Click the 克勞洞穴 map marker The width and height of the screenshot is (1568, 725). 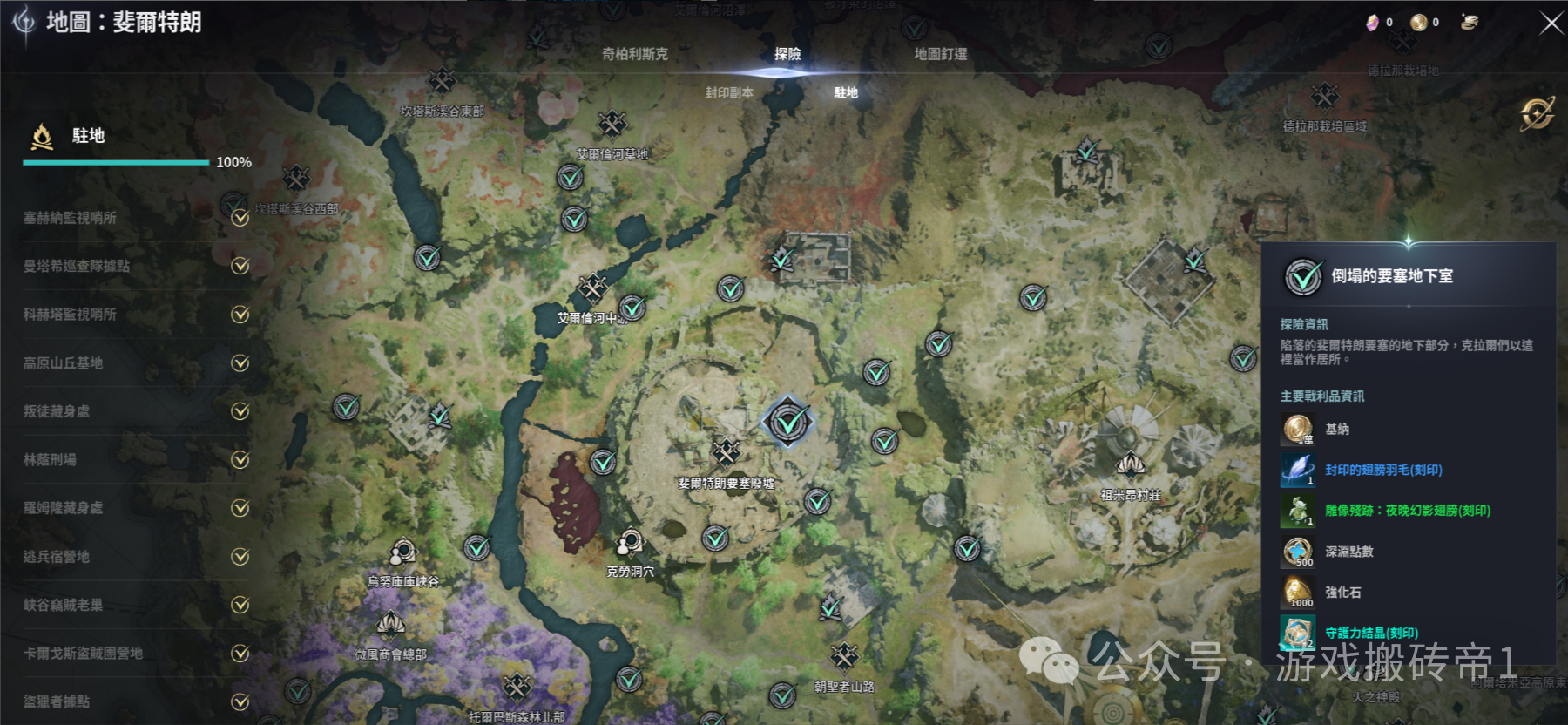click(629, 545)
